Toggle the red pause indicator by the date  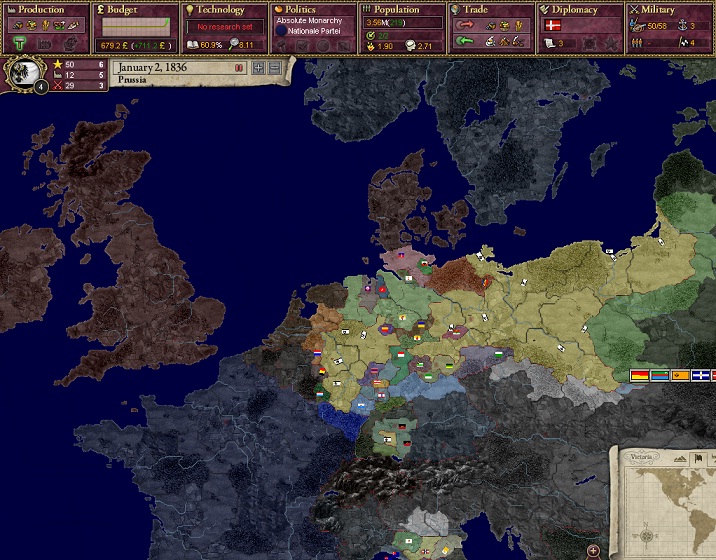click(x=239, y=68)
